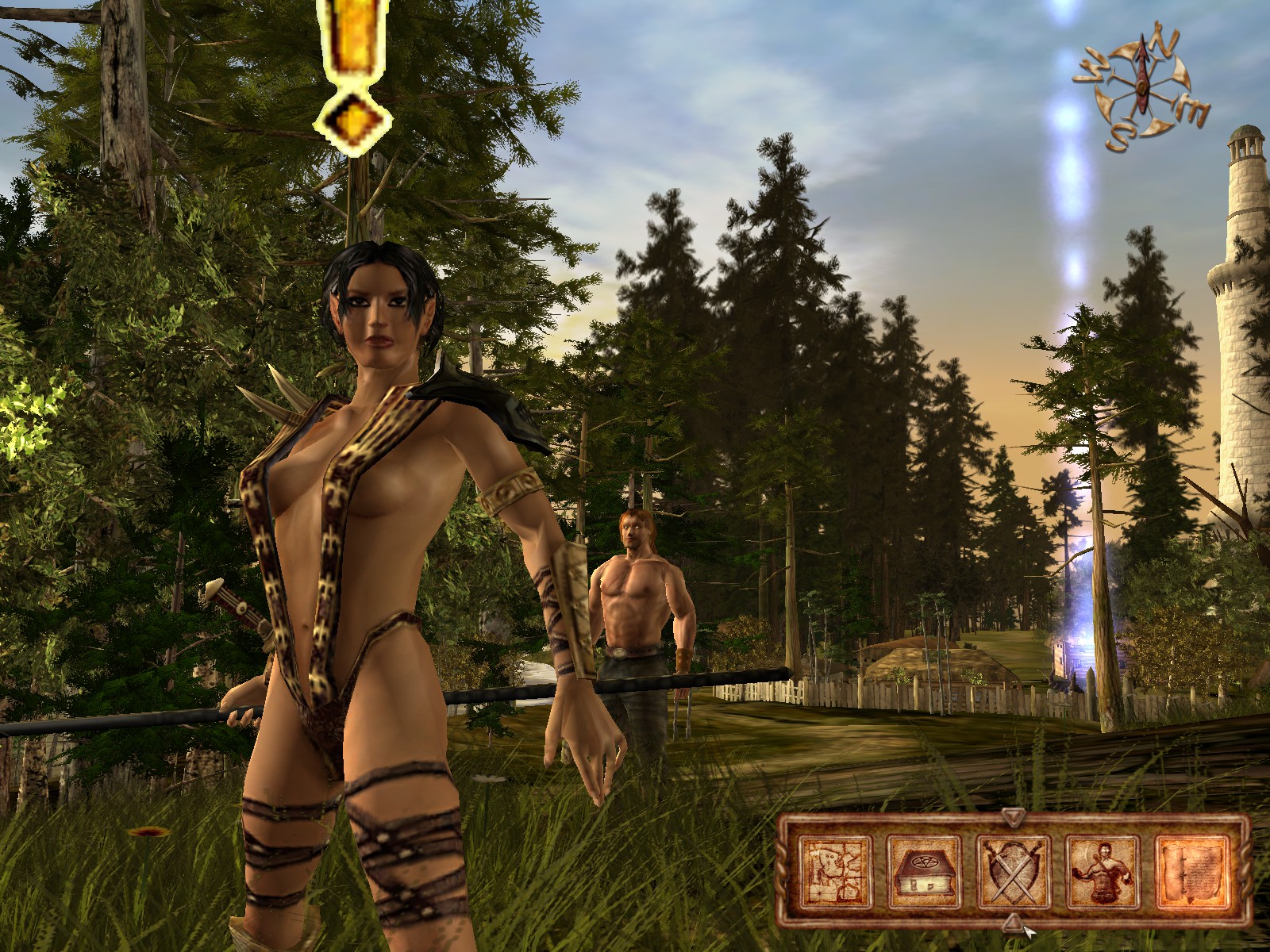
Task: Click the compass rose
Action: [1141, 87]
